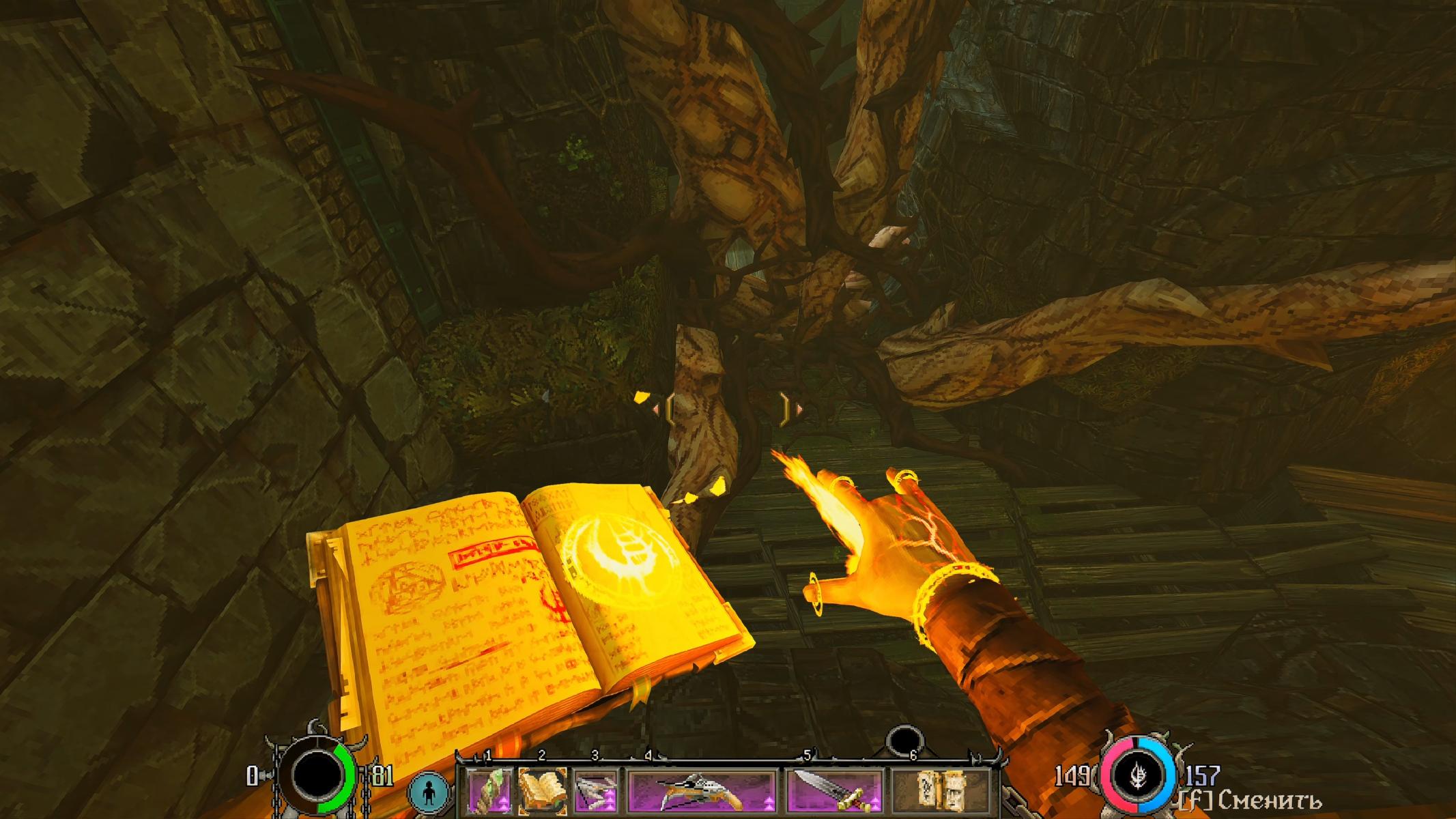This screenshot has width=1456, height=819.
Task: Select the spellbook in slot 2
Action: click(x=542, y=792)
